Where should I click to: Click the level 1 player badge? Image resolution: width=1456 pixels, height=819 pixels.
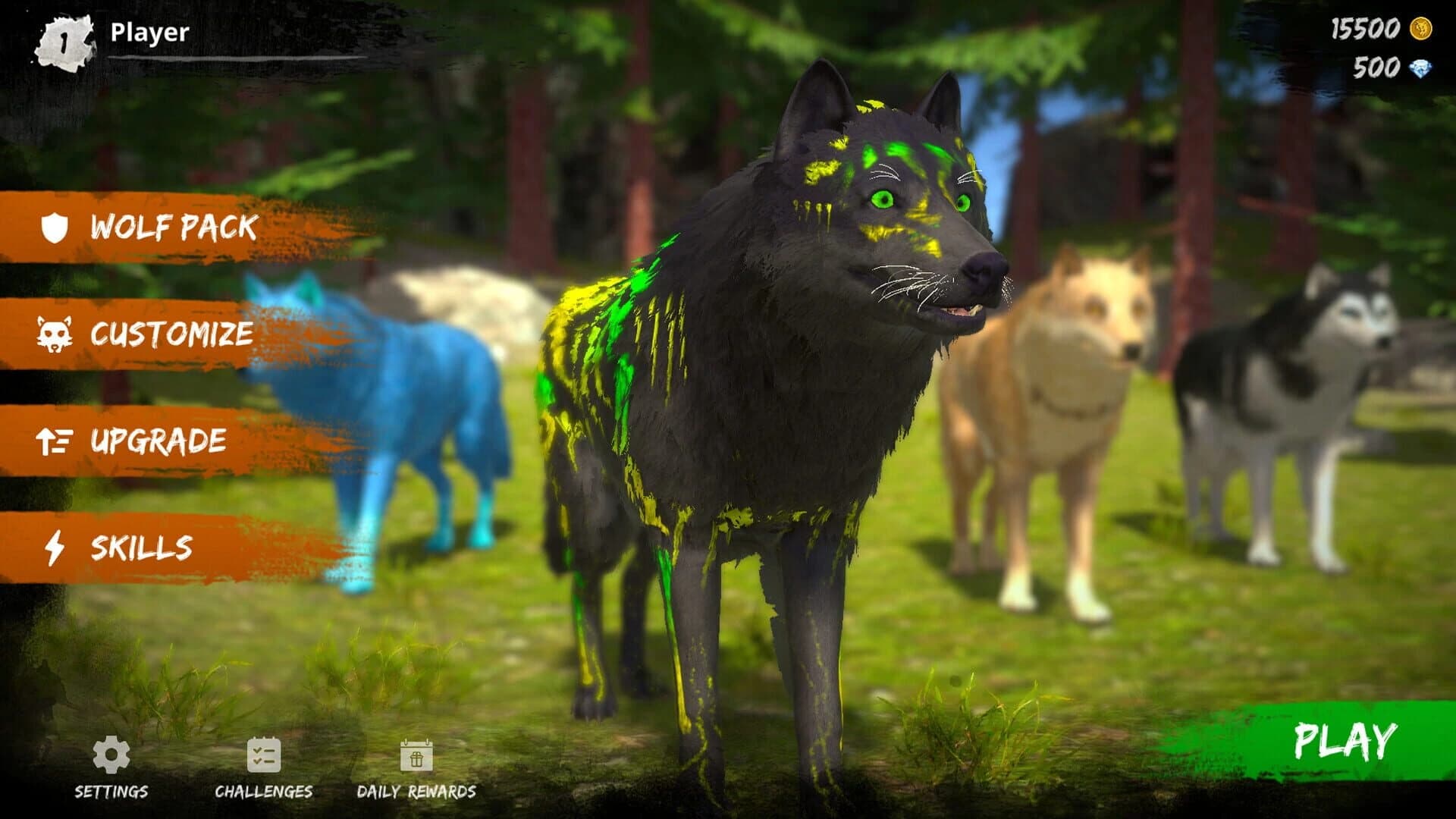(64, 39)
